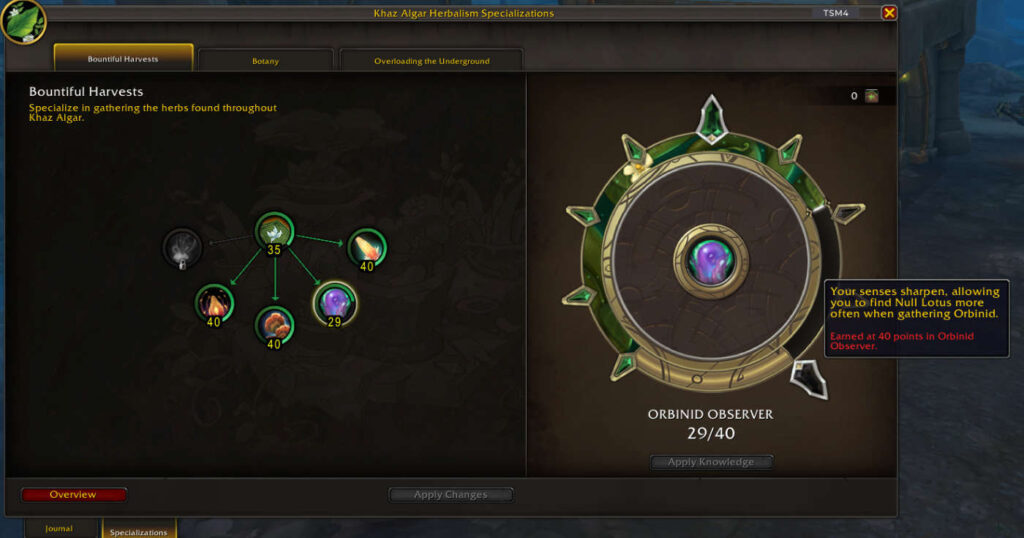The width and height of the screenshot is (1024, 538).
Task: Click the Herbalism profession portrait icon
Action: coord(22,20)
